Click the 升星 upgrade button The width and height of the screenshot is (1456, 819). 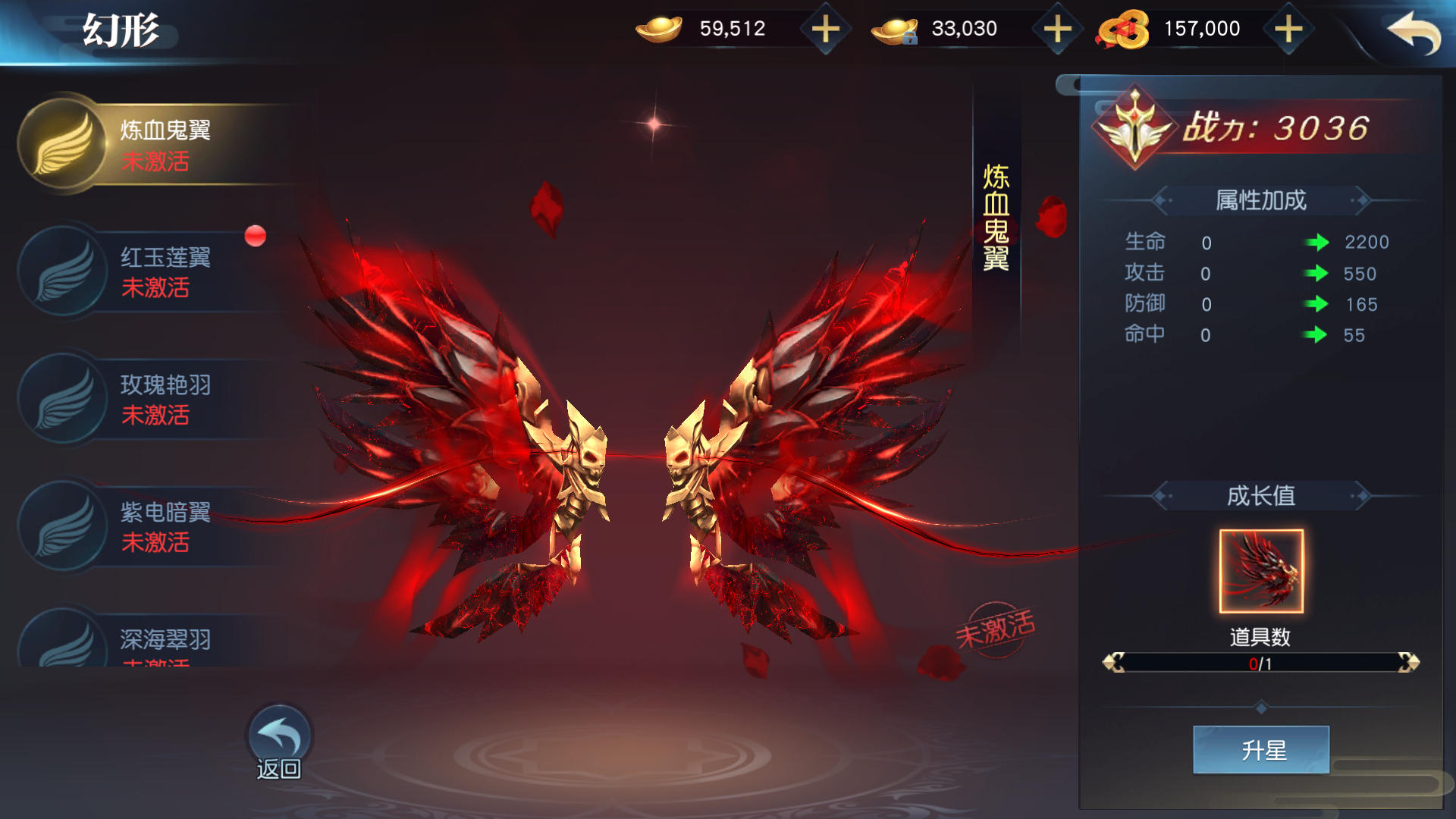(1260, 750)
